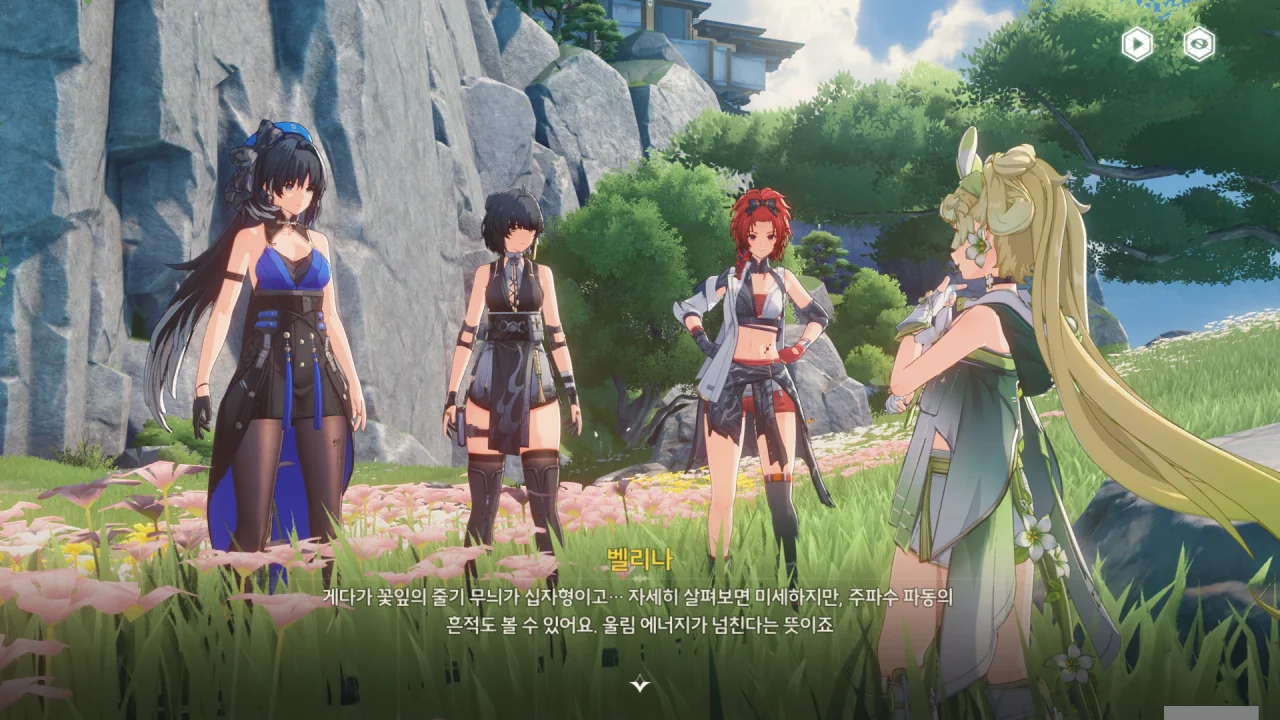The height and width of the screenshot is (720, 1280).
Task: Toggle dialogue auto-play hexagon button
Action: (x=1137, y=44)
